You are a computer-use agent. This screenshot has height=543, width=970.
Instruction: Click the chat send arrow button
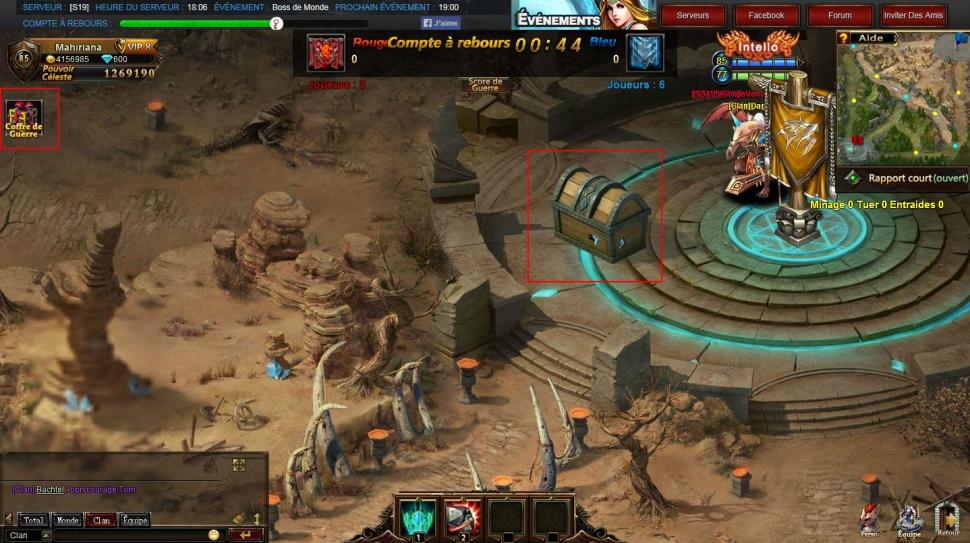(x=244, y=535)
